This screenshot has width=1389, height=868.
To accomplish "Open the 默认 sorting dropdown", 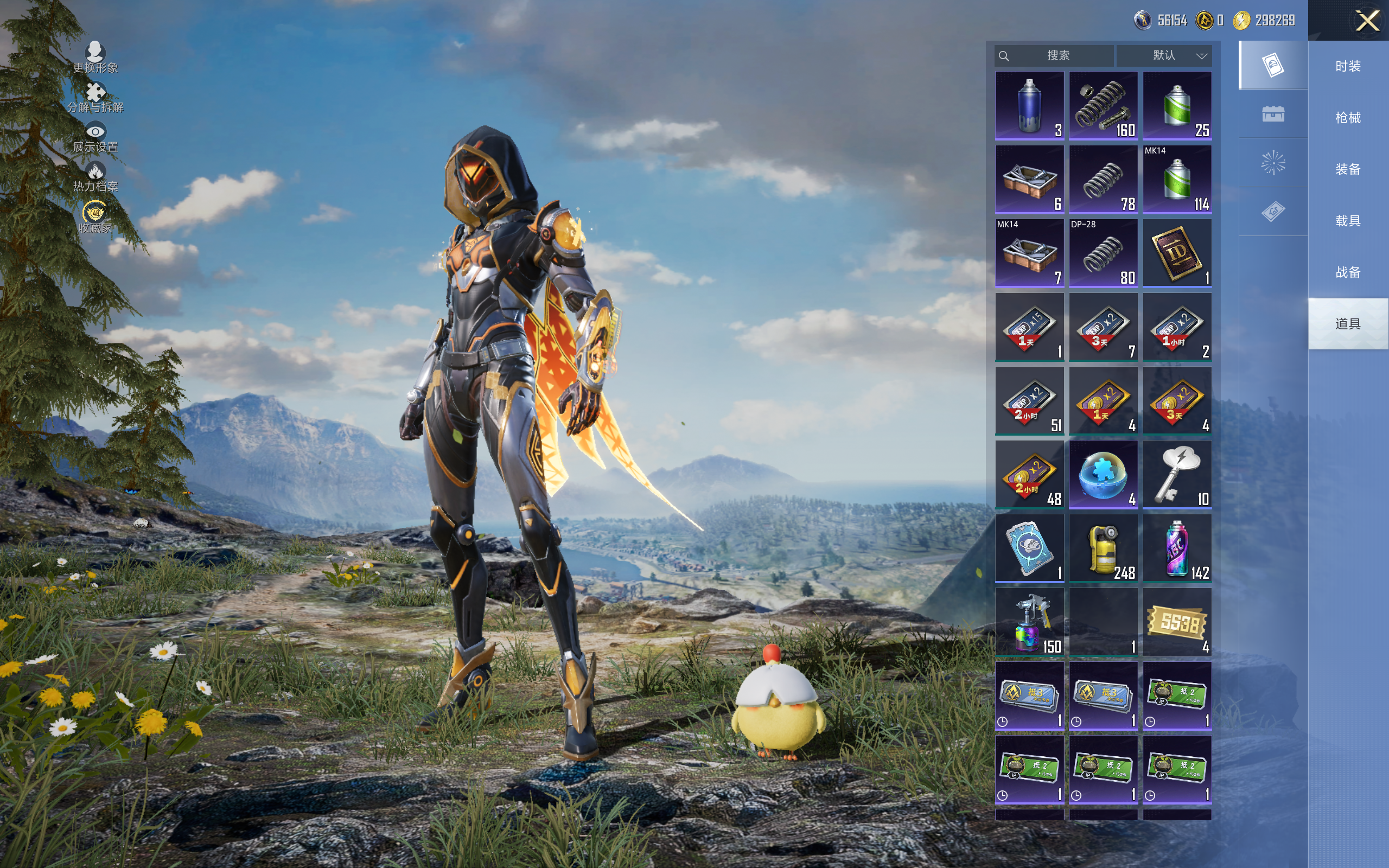I will tap(1165, 56).
